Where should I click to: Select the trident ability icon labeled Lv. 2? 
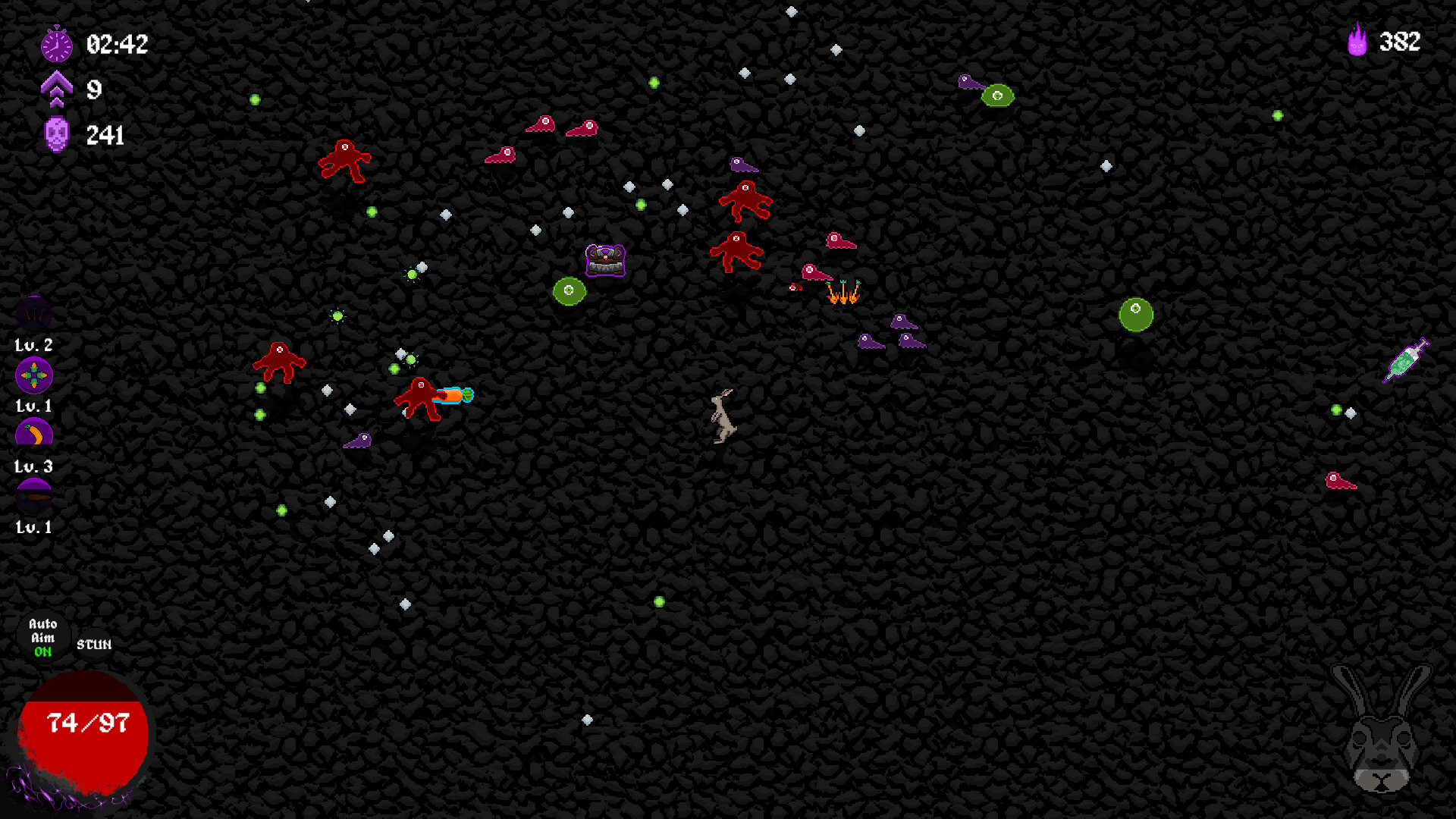click(33, 313)
